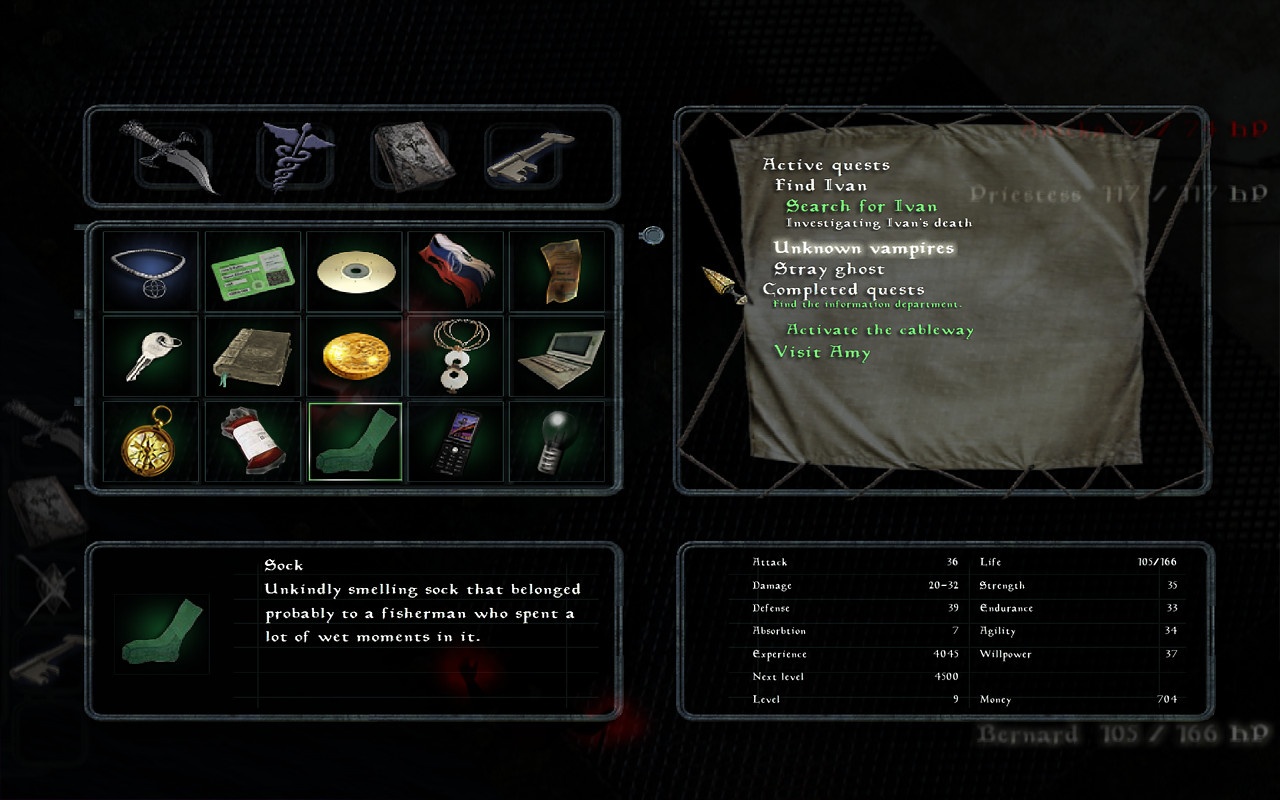The image size is (1280, 800).
Task: Choose the blood bag item
Action: tap(253, 442)
